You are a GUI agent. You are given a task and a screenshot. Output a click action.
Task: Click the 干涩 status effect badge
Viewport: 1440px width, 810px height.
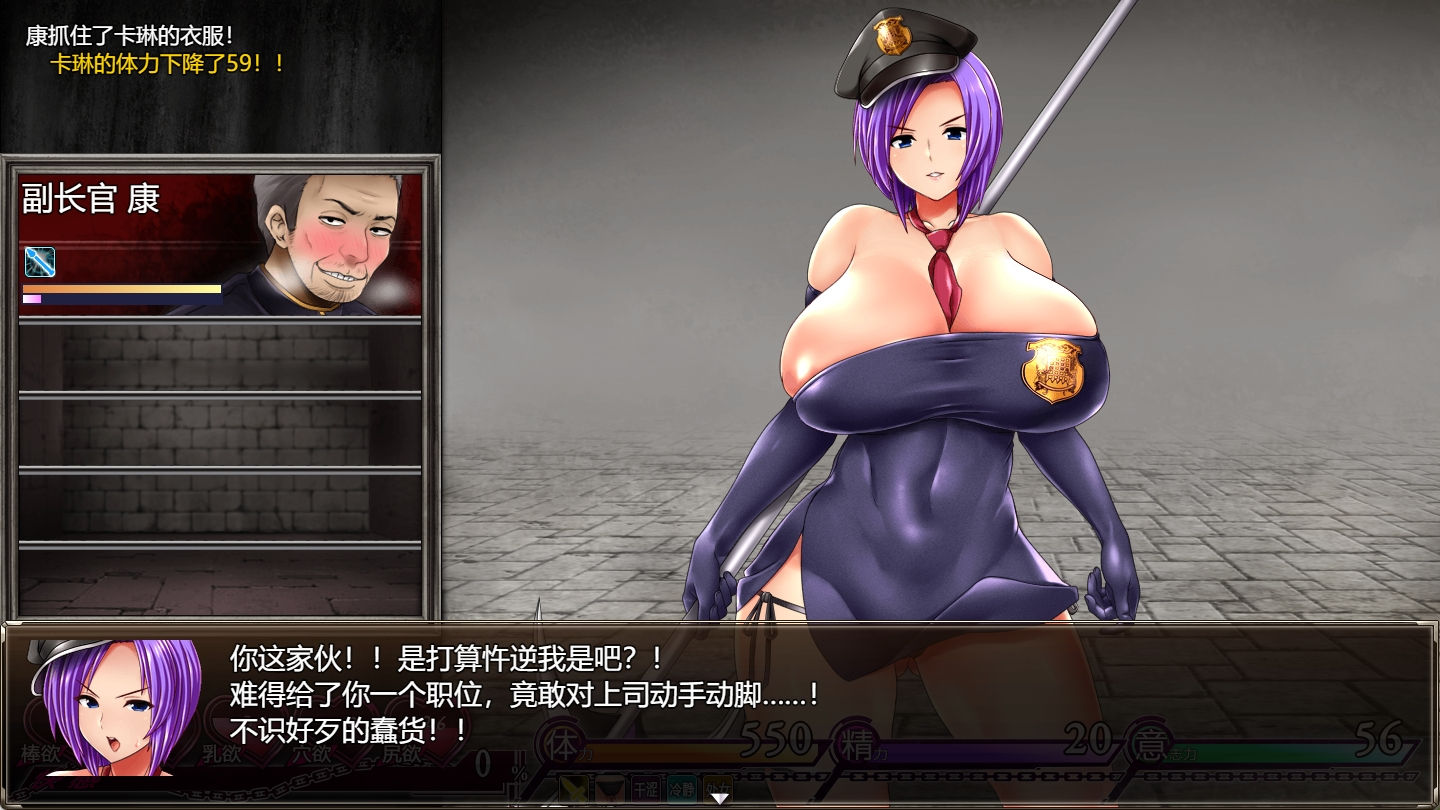[645, 788]
